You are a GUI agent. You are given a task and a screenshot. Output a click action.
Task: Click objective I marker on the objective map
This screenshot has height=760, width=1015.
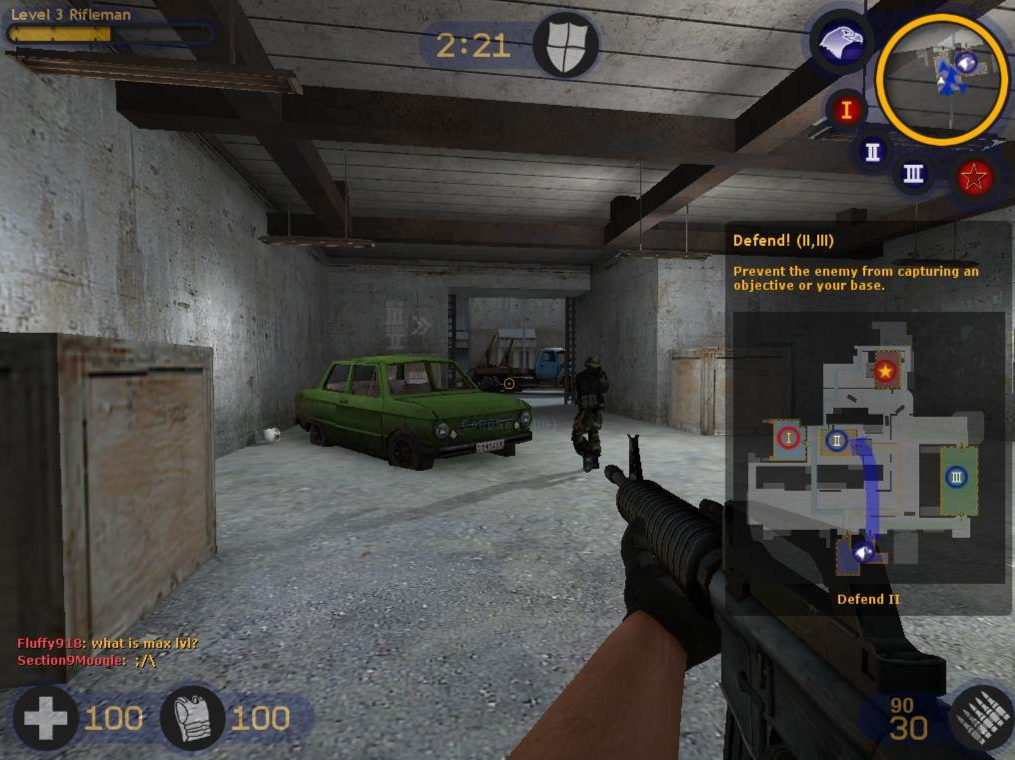[x=789, y=437]
